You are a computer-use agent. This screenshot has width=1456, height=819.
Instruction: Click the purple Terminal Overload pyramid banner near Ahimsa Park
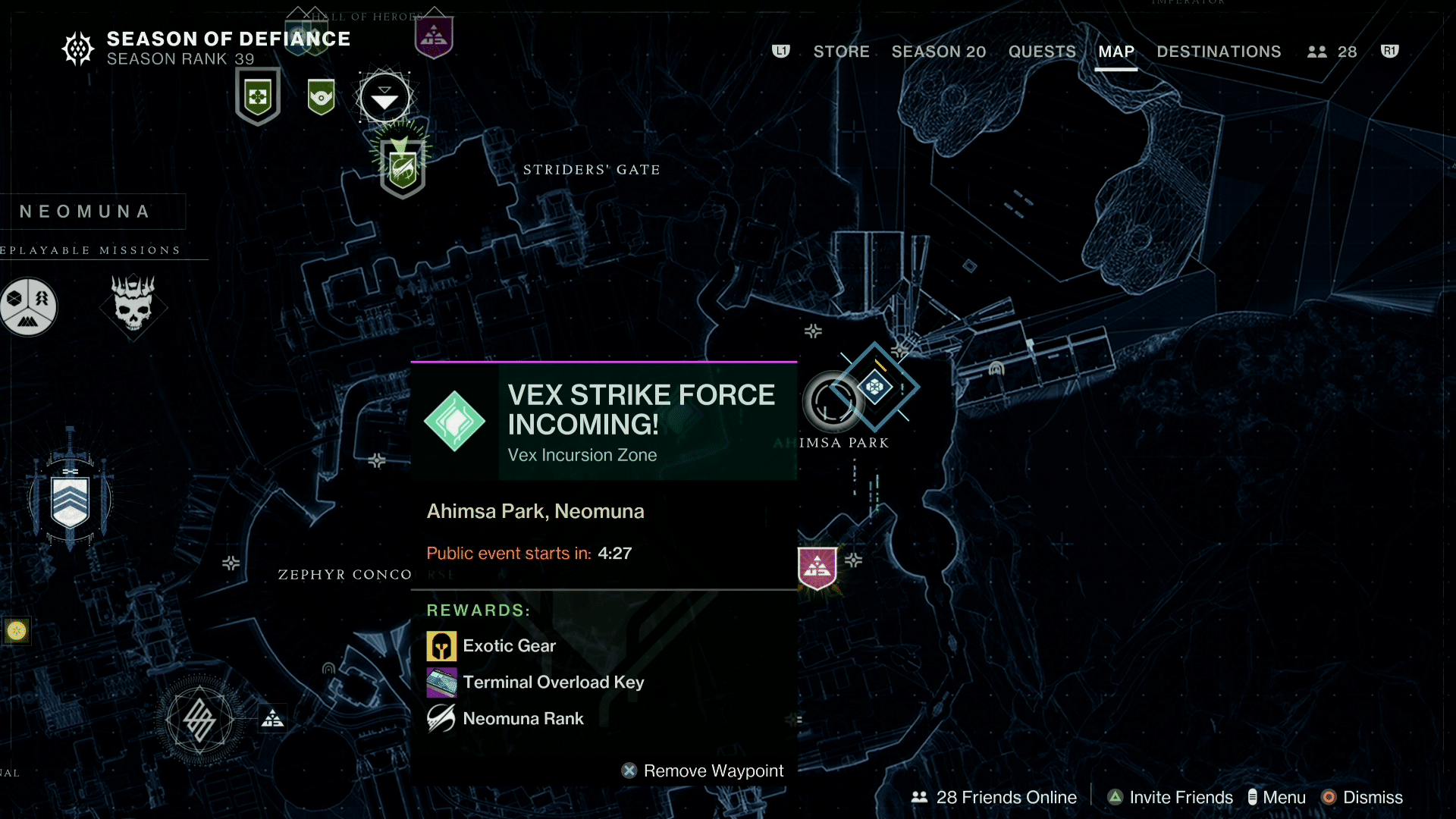[x=817, y=565]
